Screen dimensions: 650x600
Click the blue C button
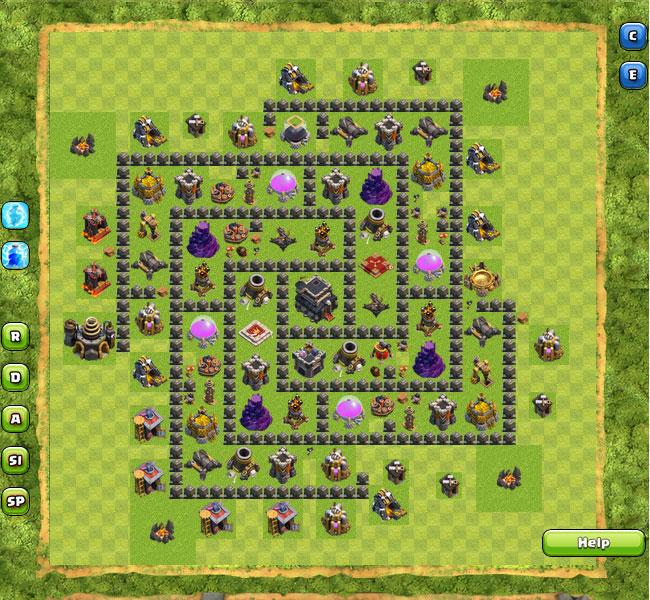coord(632,37)
